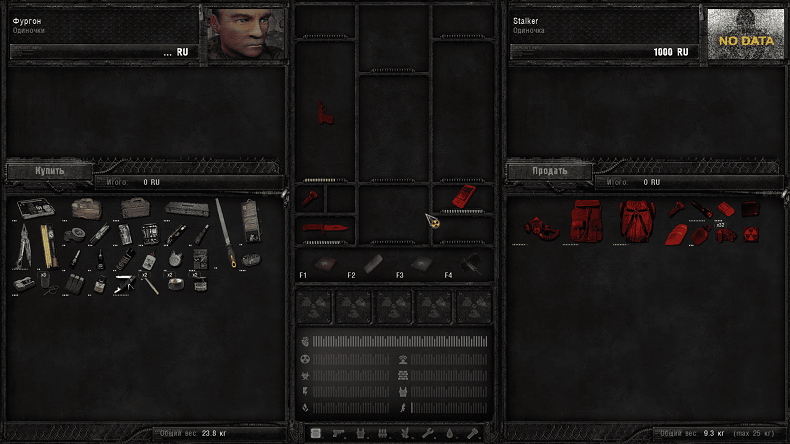The width and height of the screenshot is (790, 444).
Task: Select the equipped red flashlight slot
Action: click(x=310, y=196)
